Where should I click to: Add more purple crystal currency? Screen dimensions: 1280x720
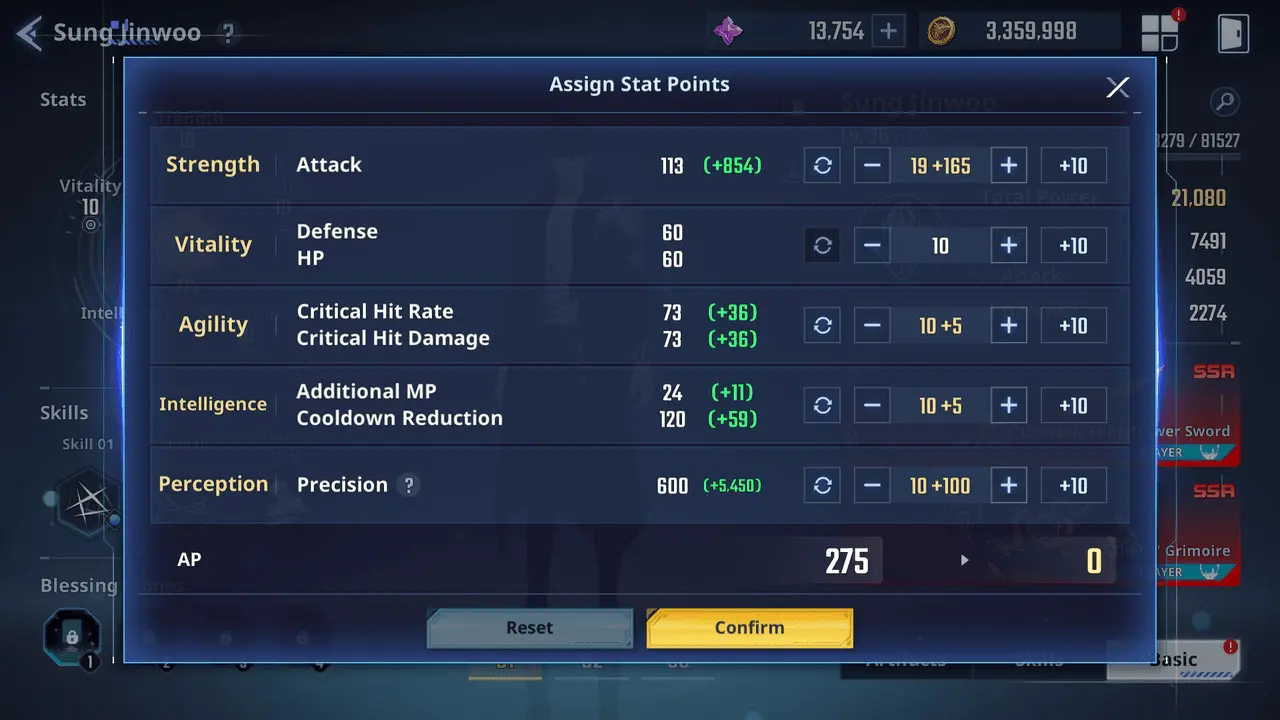(x=888, y=31)
